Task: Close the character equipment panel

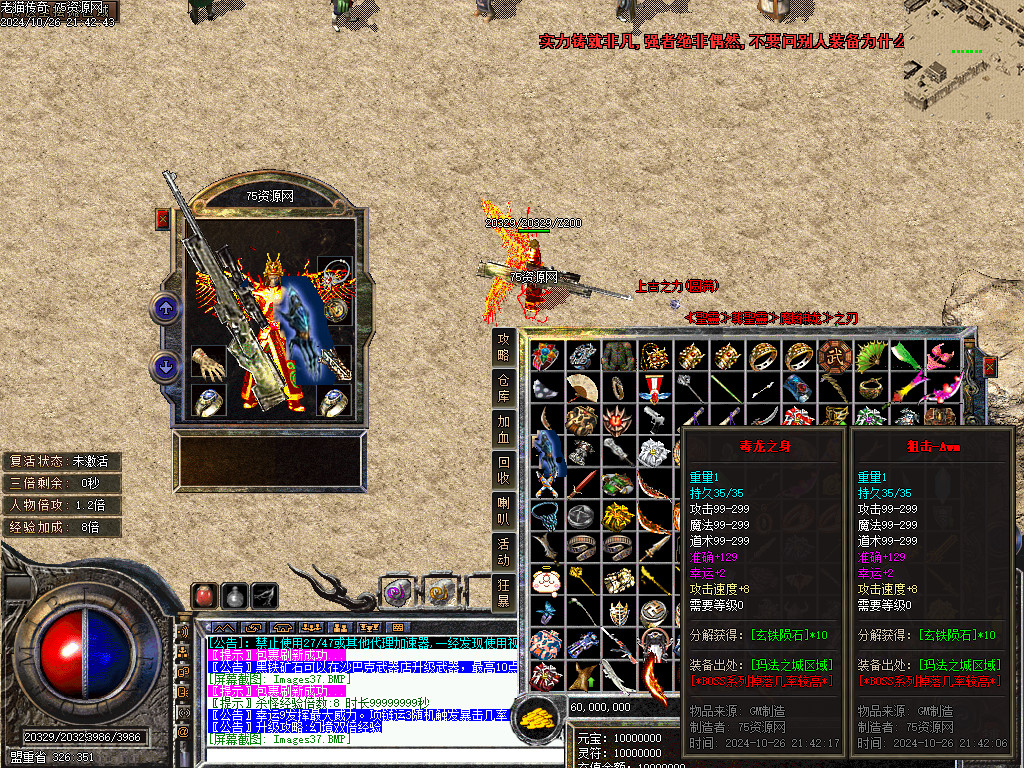Action: (x=163, y=219)
